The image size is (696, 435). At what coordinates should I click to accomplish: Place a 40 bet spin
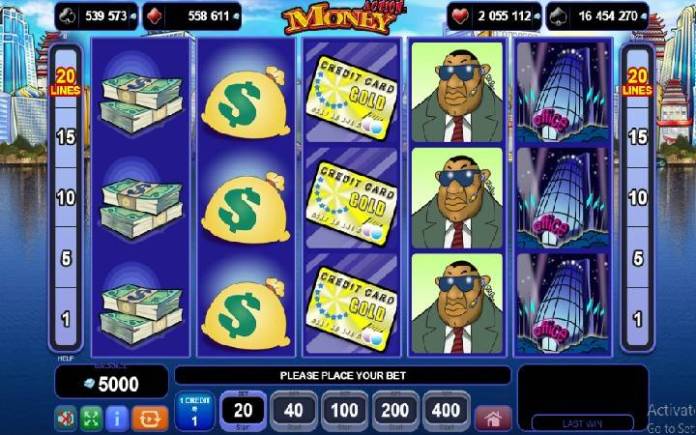[x=293, y=410]
